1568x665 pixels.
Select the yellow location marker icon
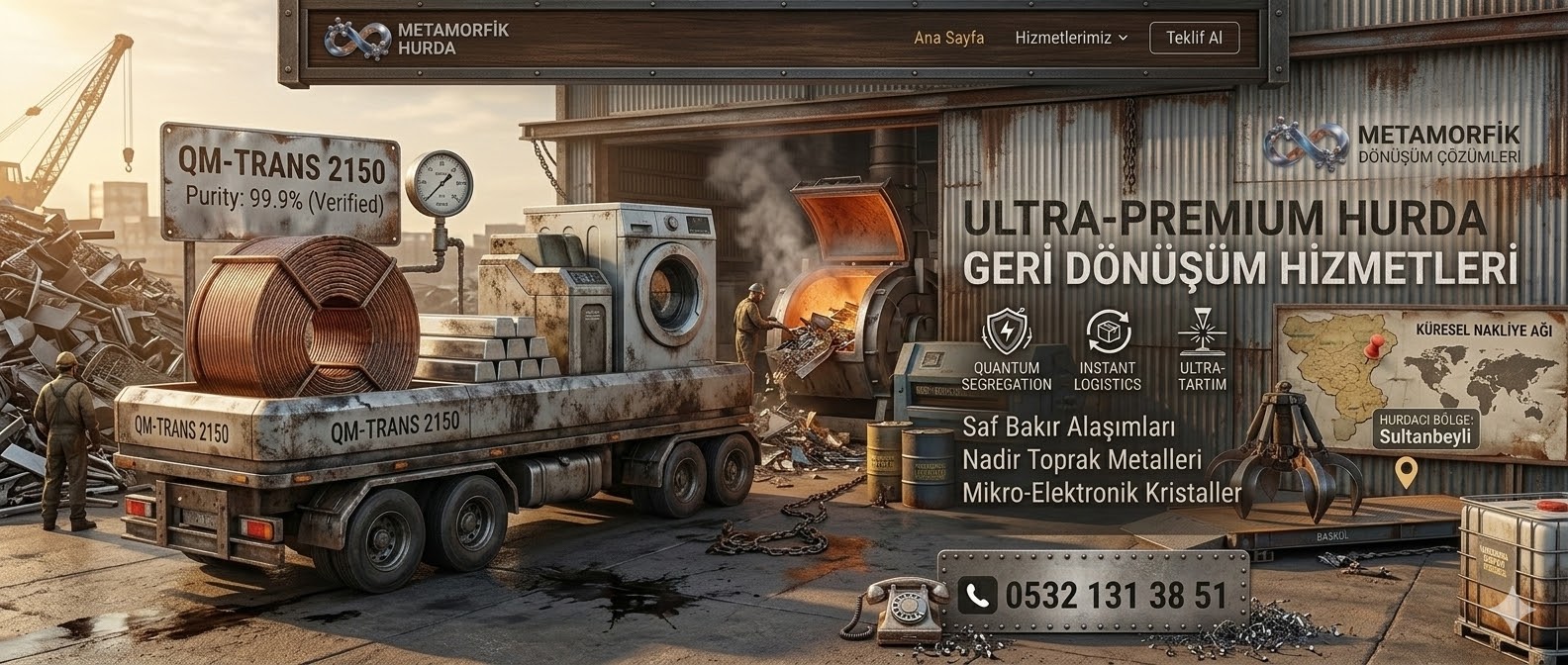(x=1405, y=473)
